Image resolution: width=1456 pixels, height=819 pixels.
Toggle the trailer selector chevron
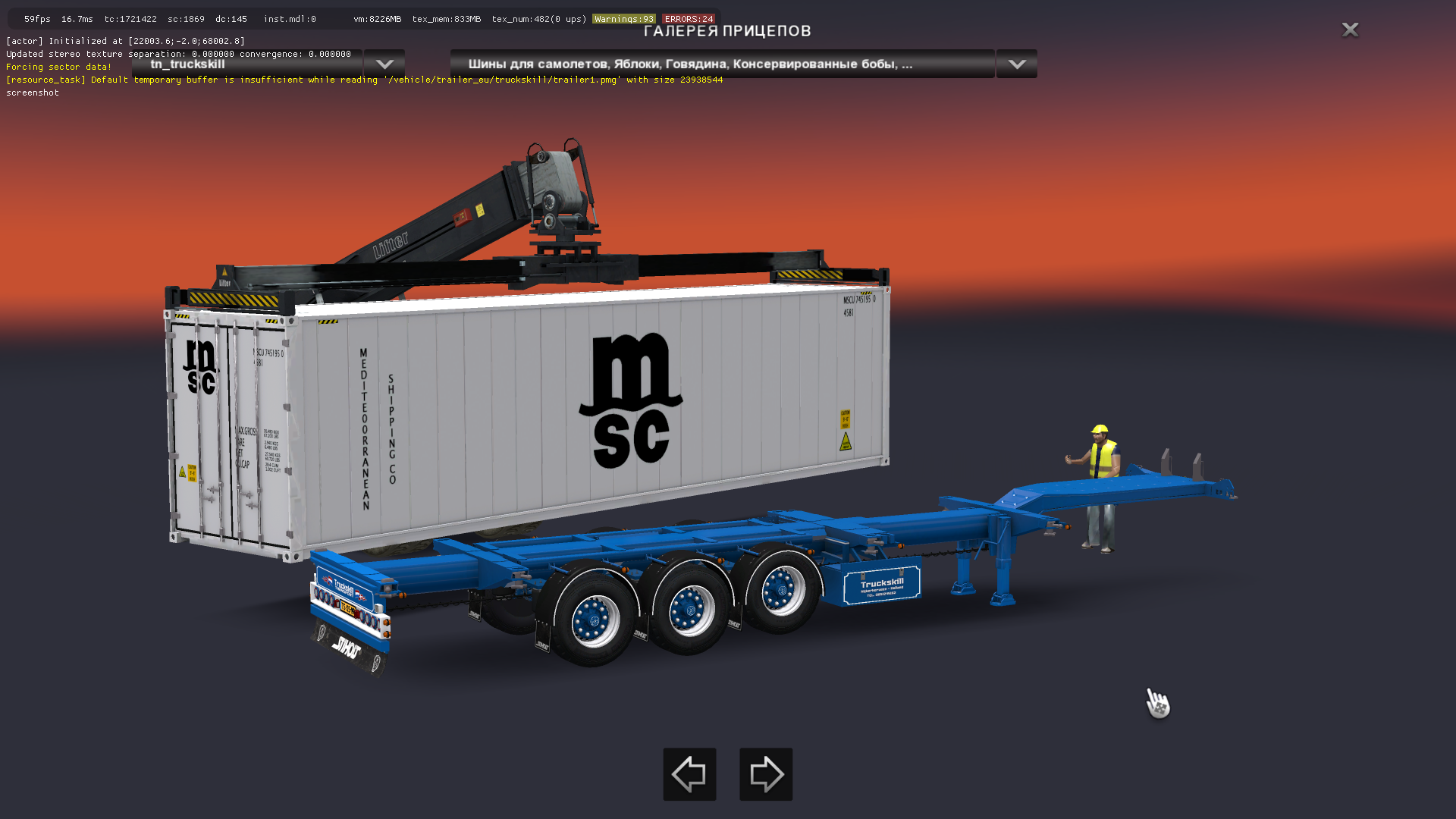tap(384, 64)
